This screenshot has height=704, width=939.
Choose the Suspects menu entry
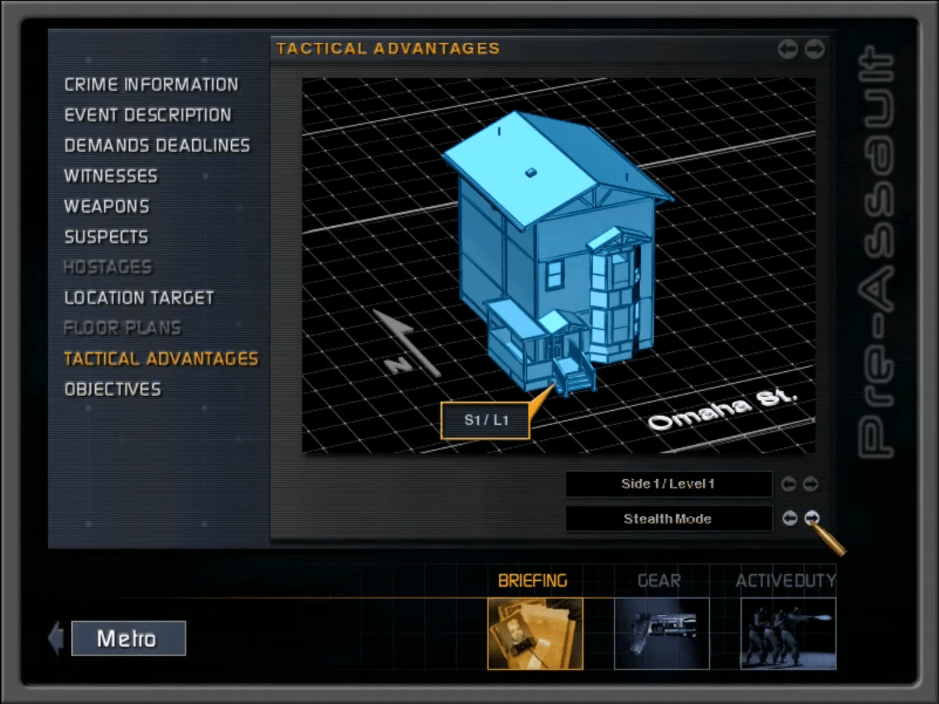pos(106,237)
